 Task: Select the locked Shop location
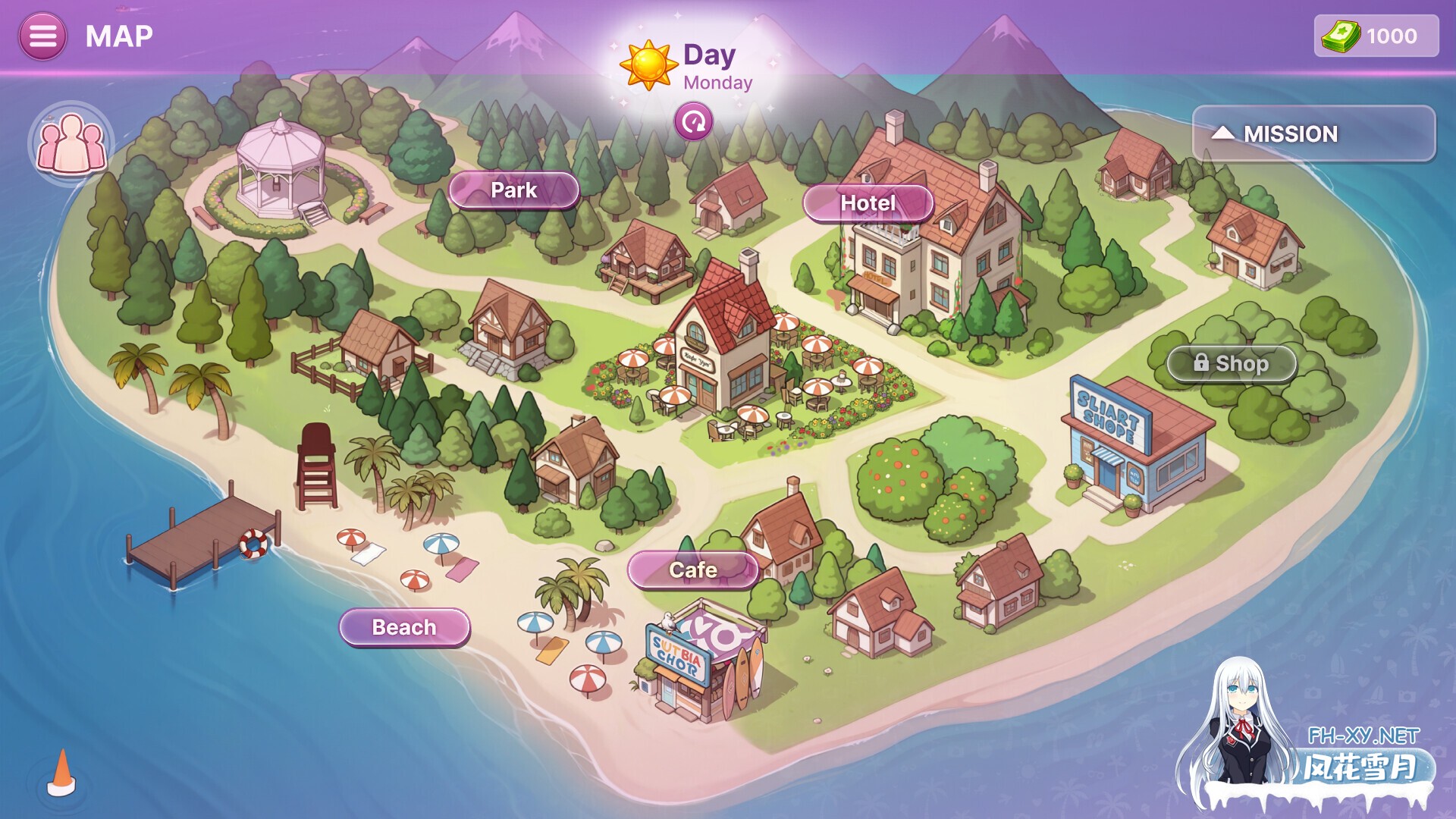click(x=1232, y=364)
